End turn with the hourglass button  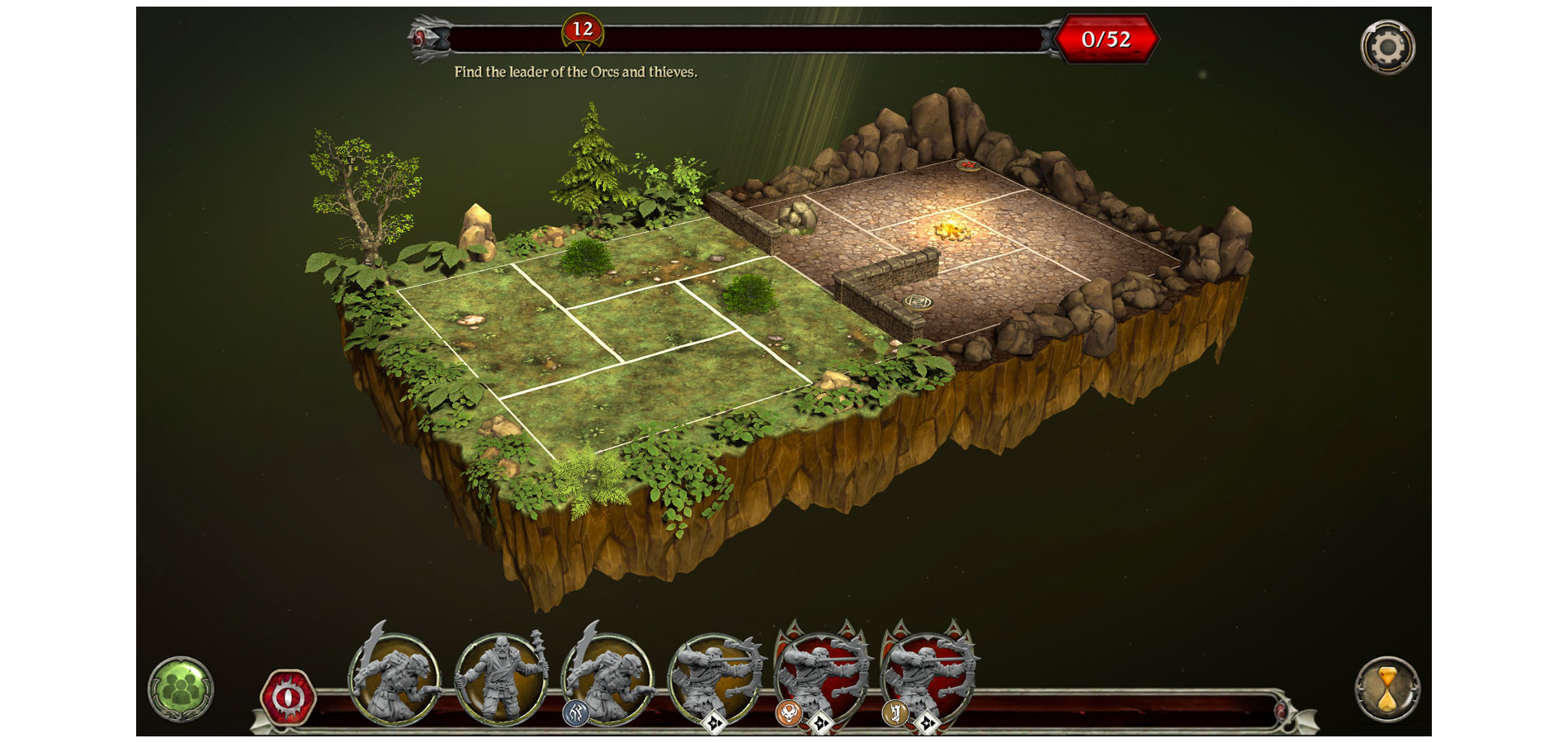[x=1387, y=689]
